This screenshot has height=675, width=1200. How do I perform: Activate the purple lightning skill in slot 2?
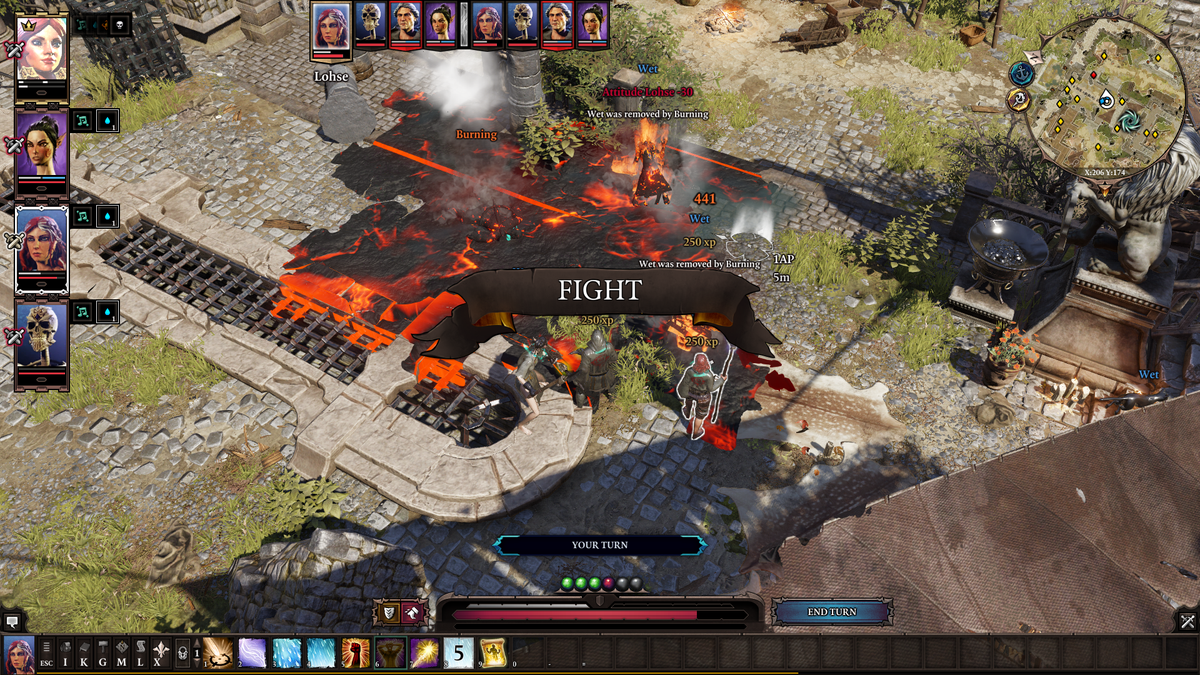[x=252, y=653]
